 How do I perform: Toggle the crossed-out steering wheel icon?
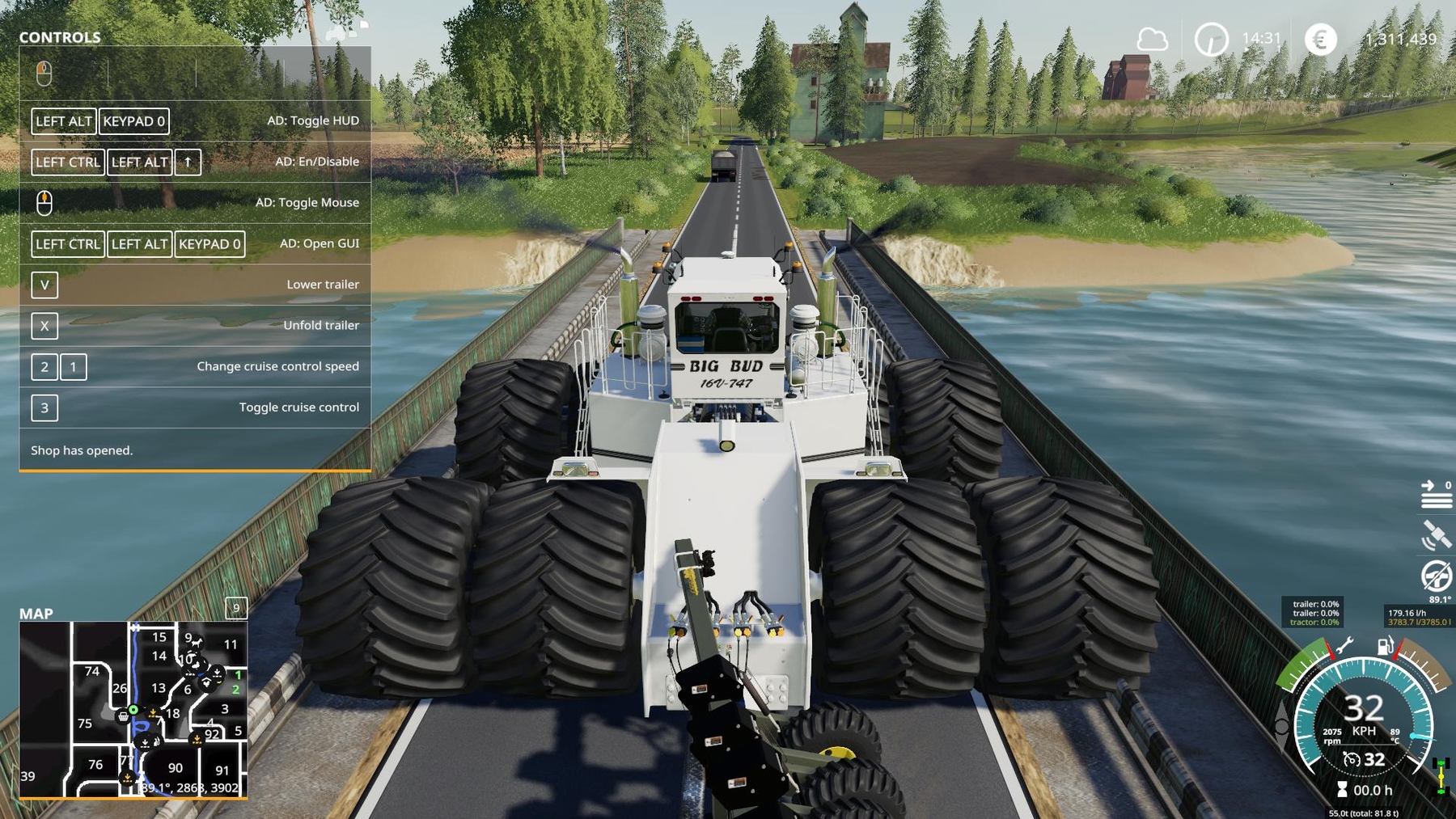click(1436, 576)
